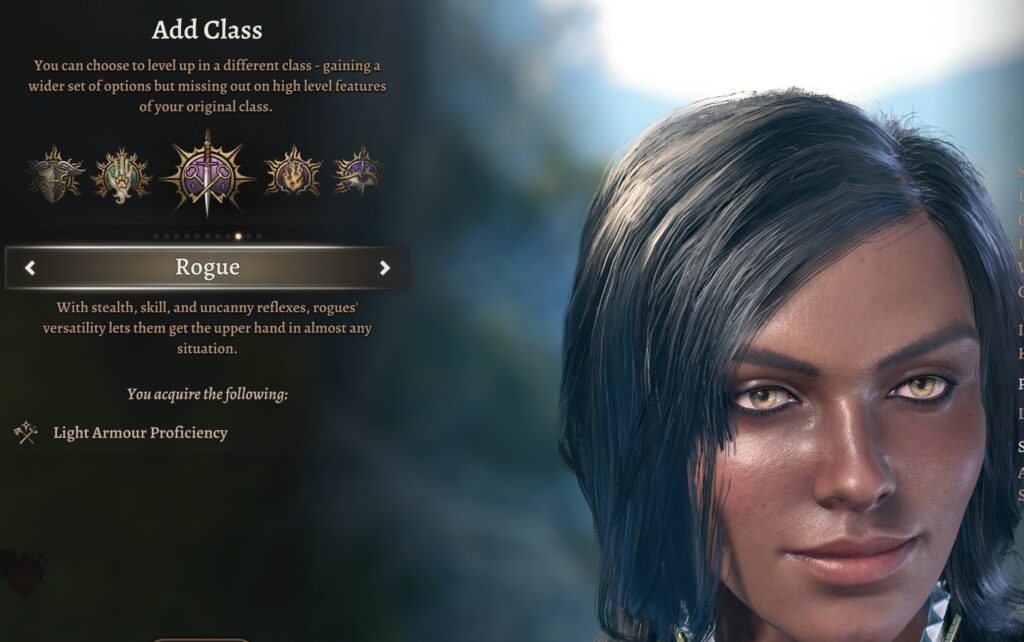Pick the Sorcerer flame class icon
Screen dimensions: 1024x642
tap(292, 173)
